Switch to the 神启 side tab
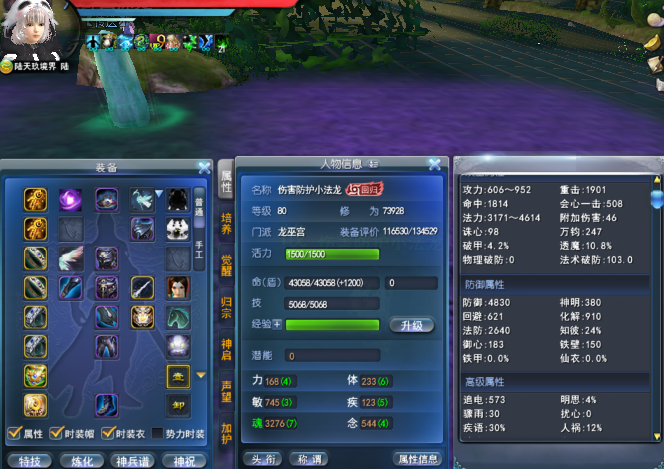Image resolution: width=664 pixels, height=469 pixels. (227, 350)
